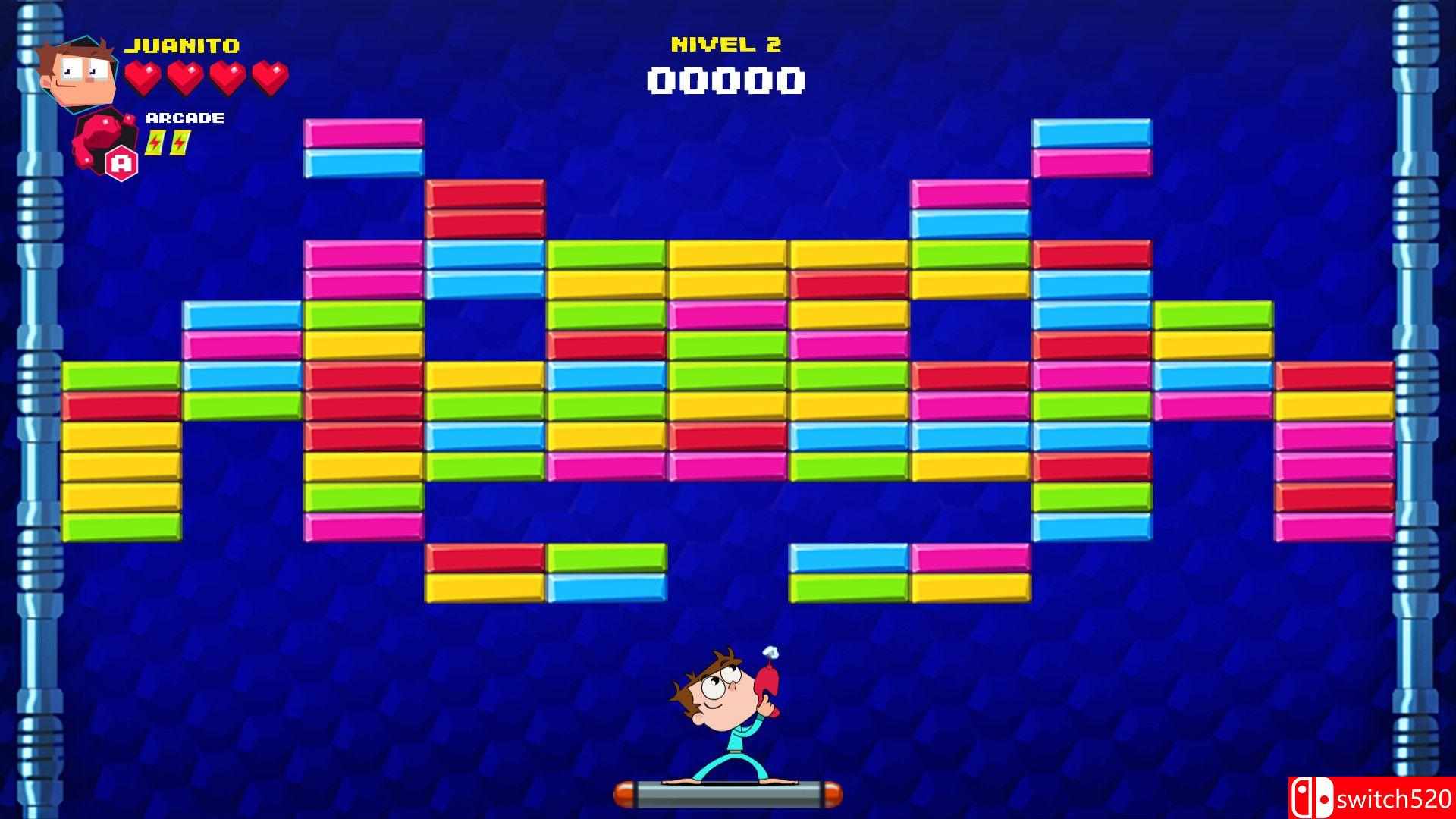This screenshot has width=1456, height=819.
Task: Click the JUANITO player name text
Action: (x=184, y=45)
